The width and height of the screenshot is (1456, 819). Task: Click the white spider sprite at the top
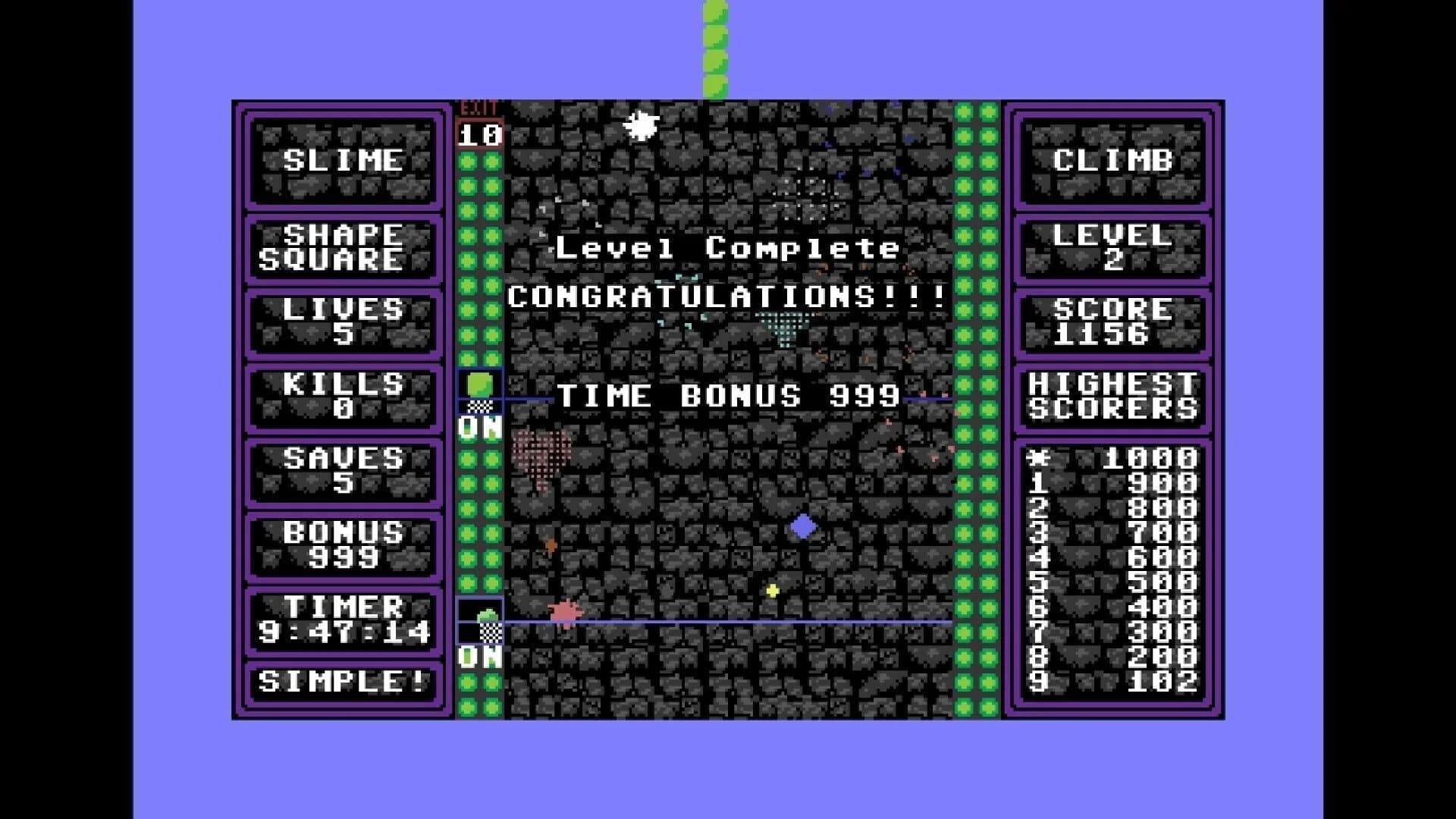click(639, 124)
